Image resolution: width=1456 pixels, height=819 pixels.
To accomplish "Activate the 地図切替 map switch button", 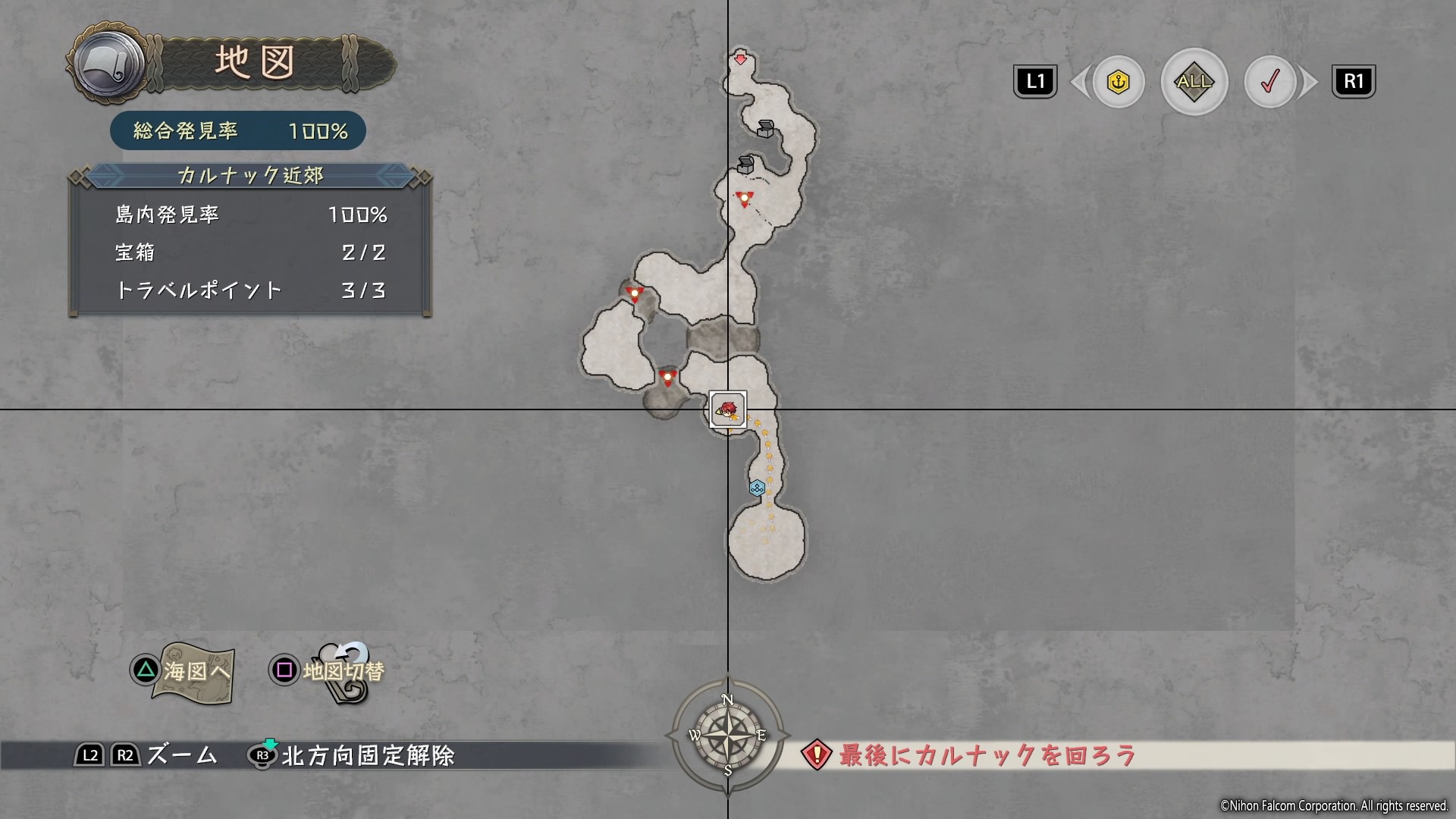I will 328,671.
